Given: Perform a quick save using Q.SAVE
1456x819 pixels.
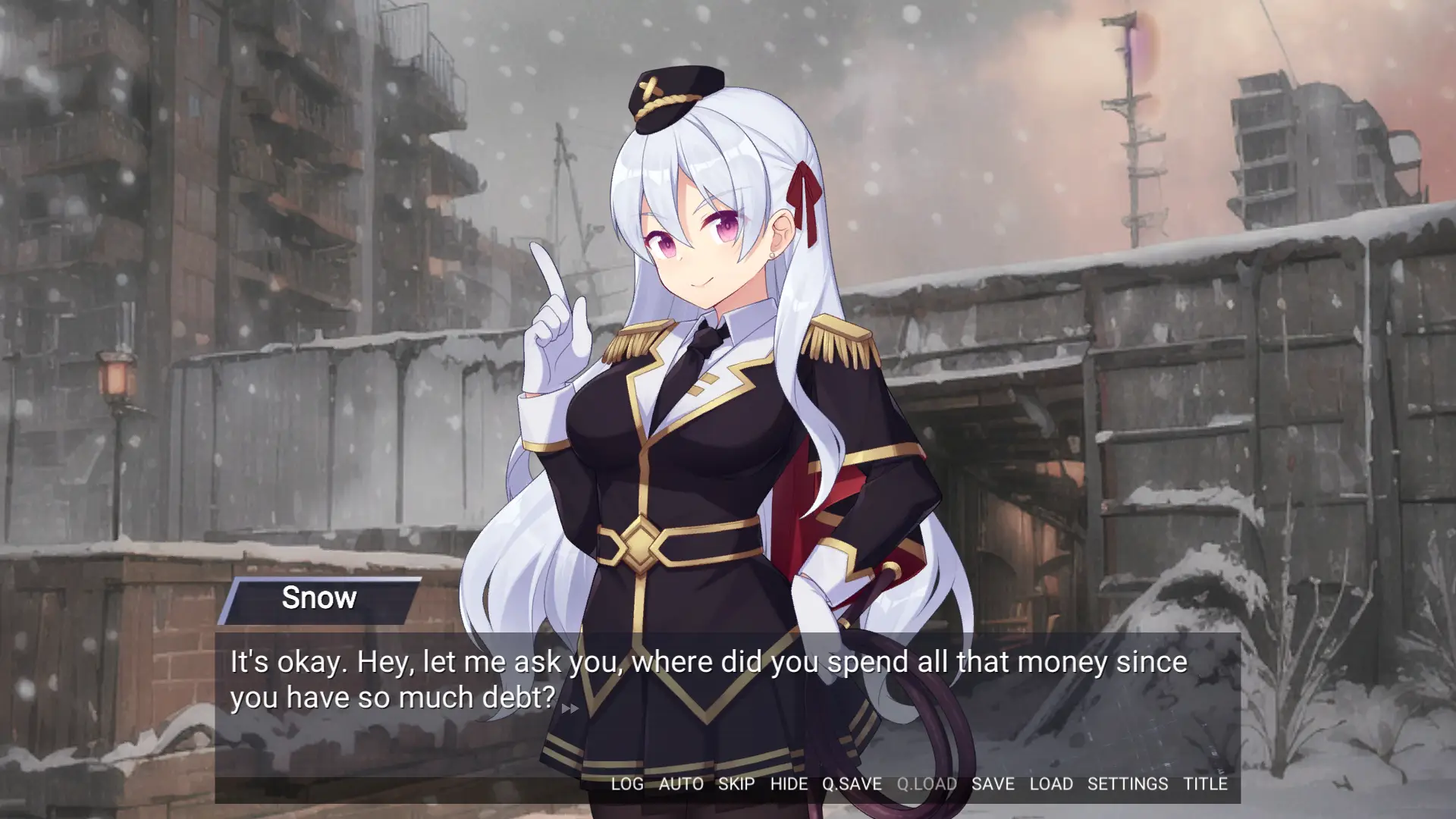Looking at the screenshot, I should coord(850,785).
